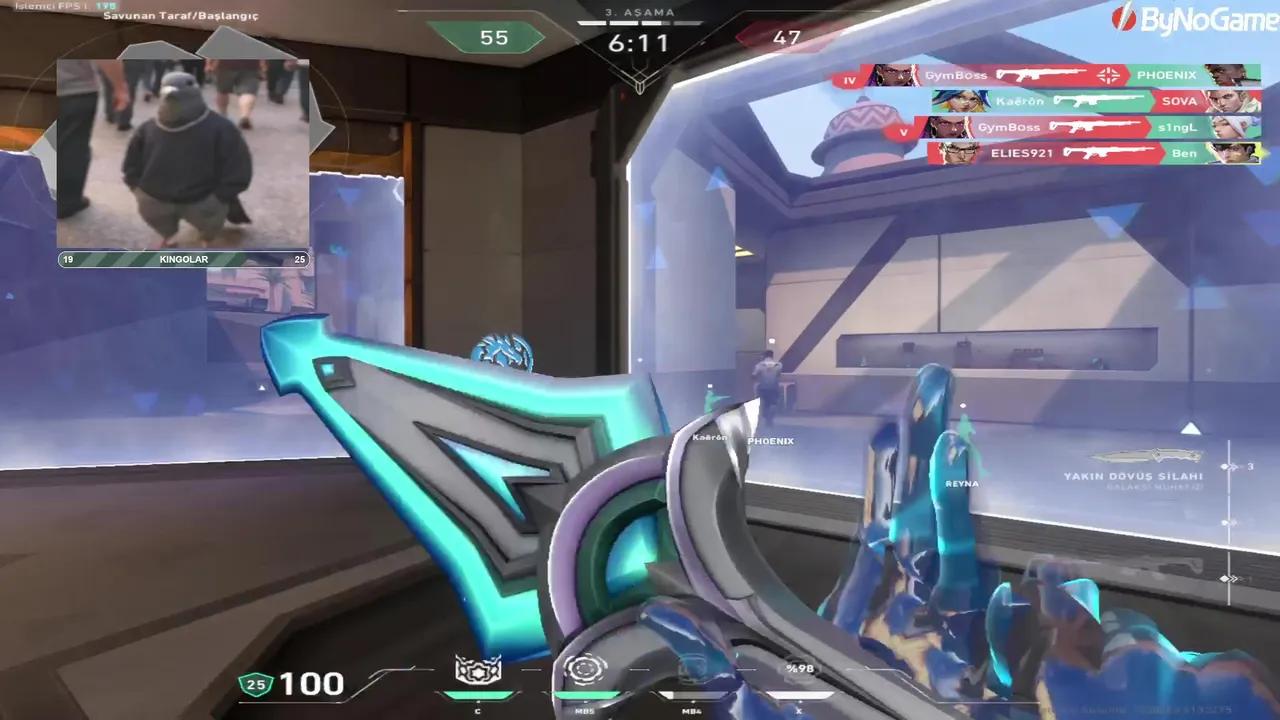
Task: Click the KINGOLAR webcam overlay thumbnail
Action: click(x=183, y=150)
